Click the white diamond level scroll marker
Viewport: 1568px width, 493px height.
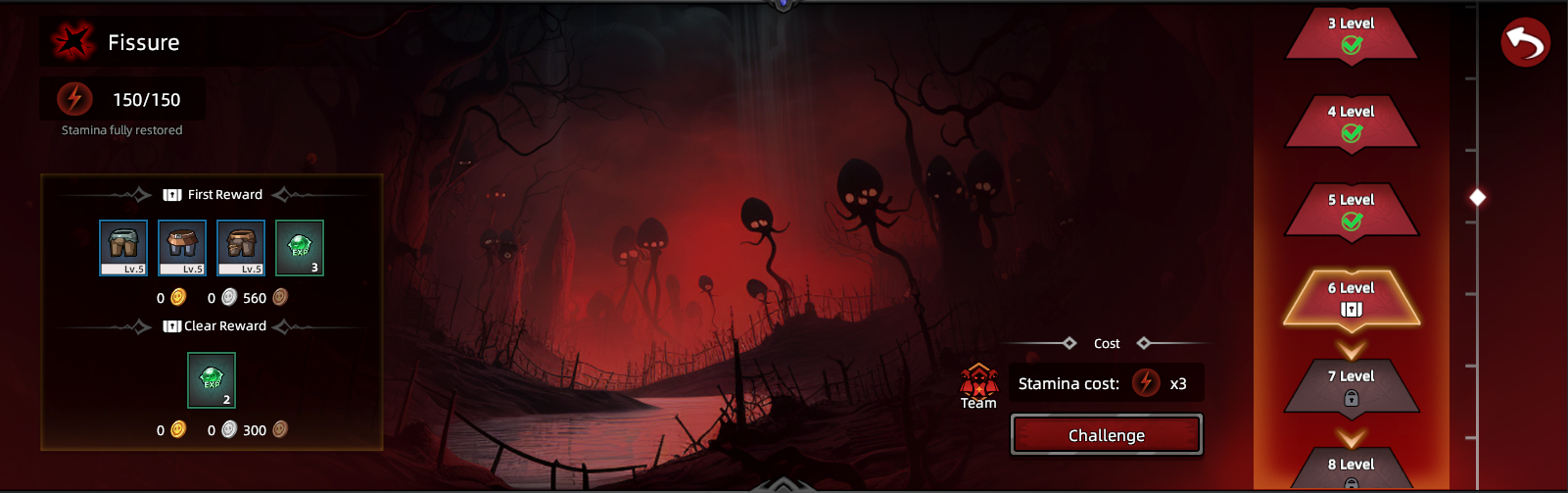click(1478, 198)
